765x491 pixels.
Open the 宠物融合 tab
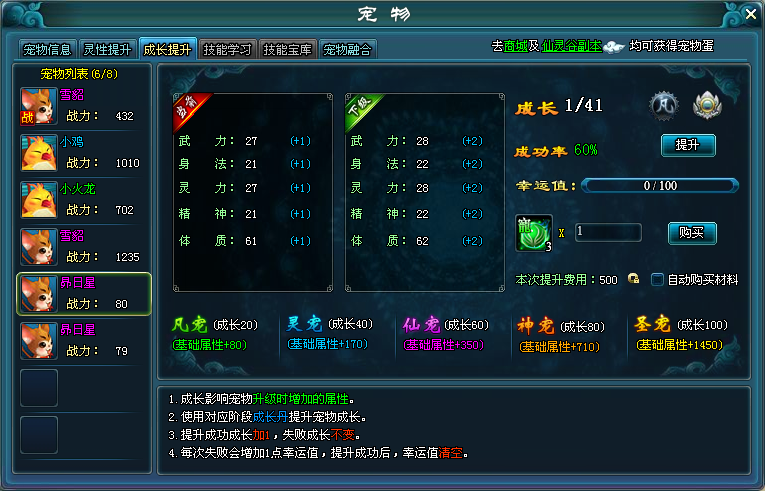pos(347,48)
